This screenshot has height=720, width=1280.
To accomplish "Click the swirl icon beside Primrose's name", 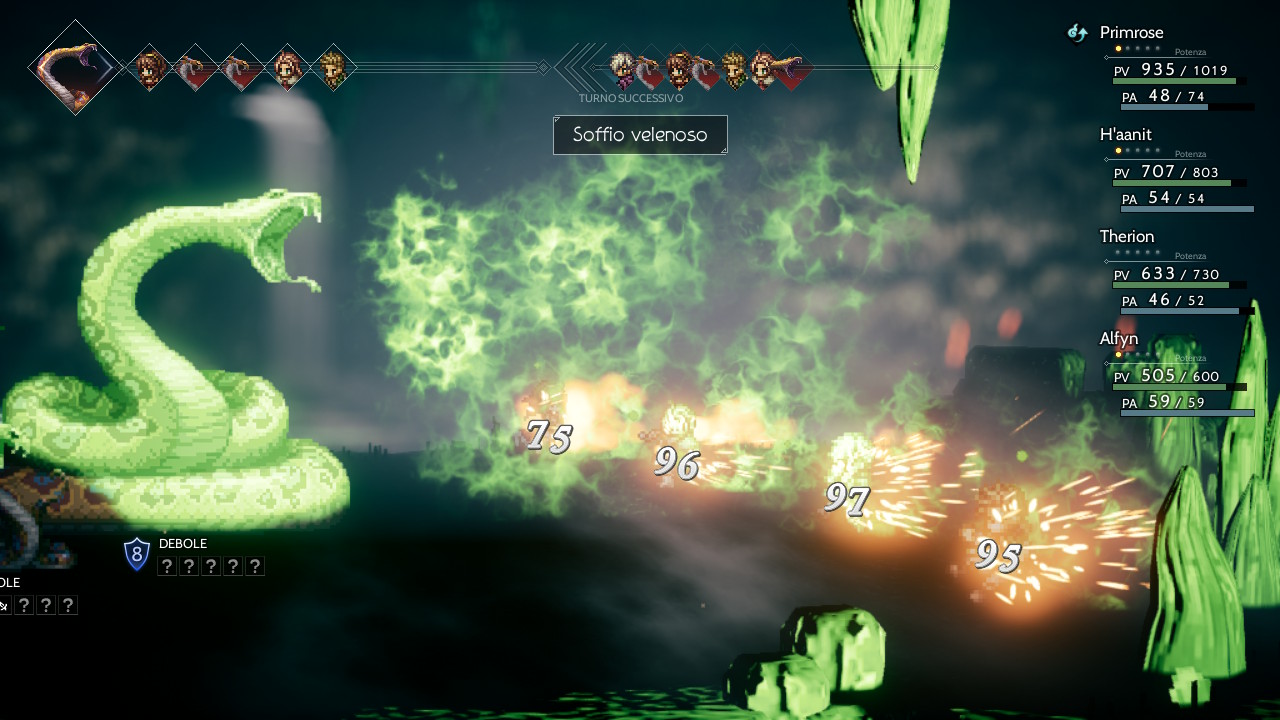I will (x=1077, y=33).
